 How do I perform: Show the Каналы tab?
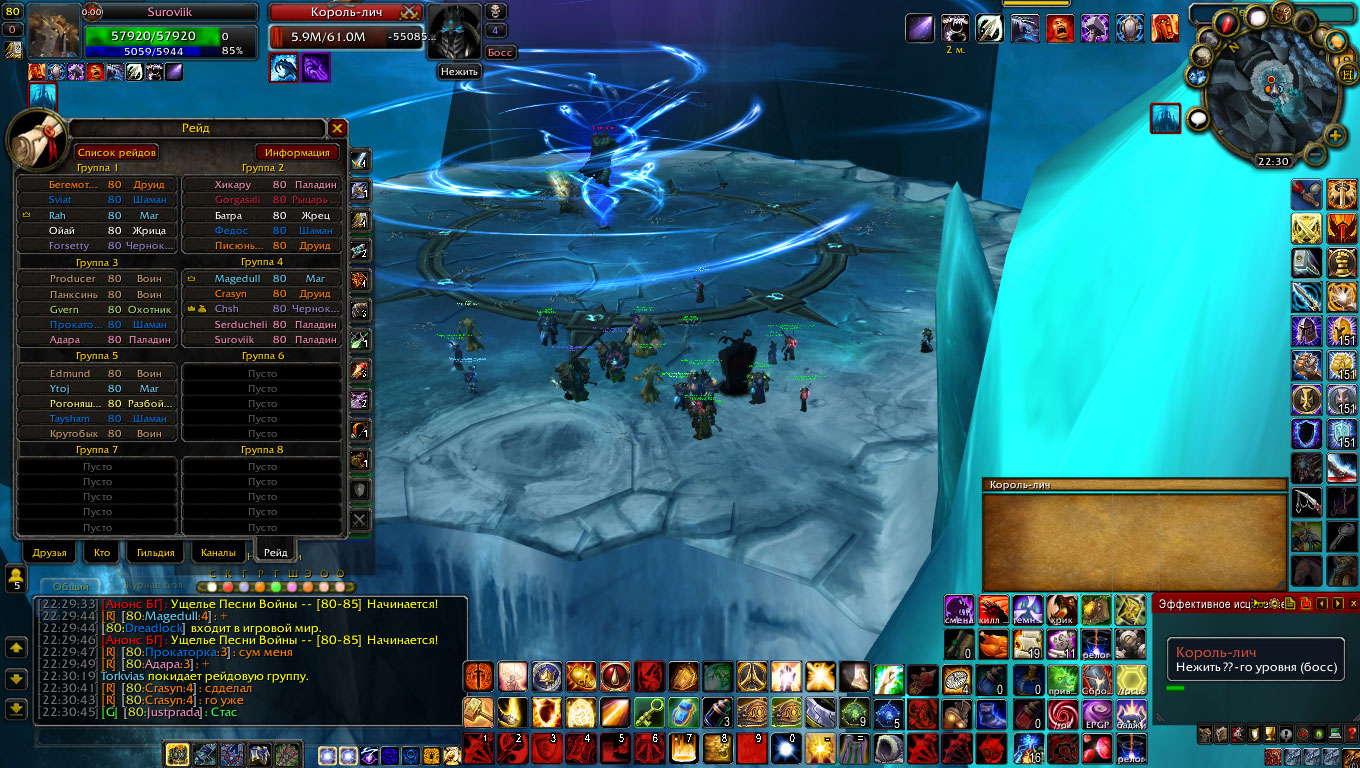[218, 552]
